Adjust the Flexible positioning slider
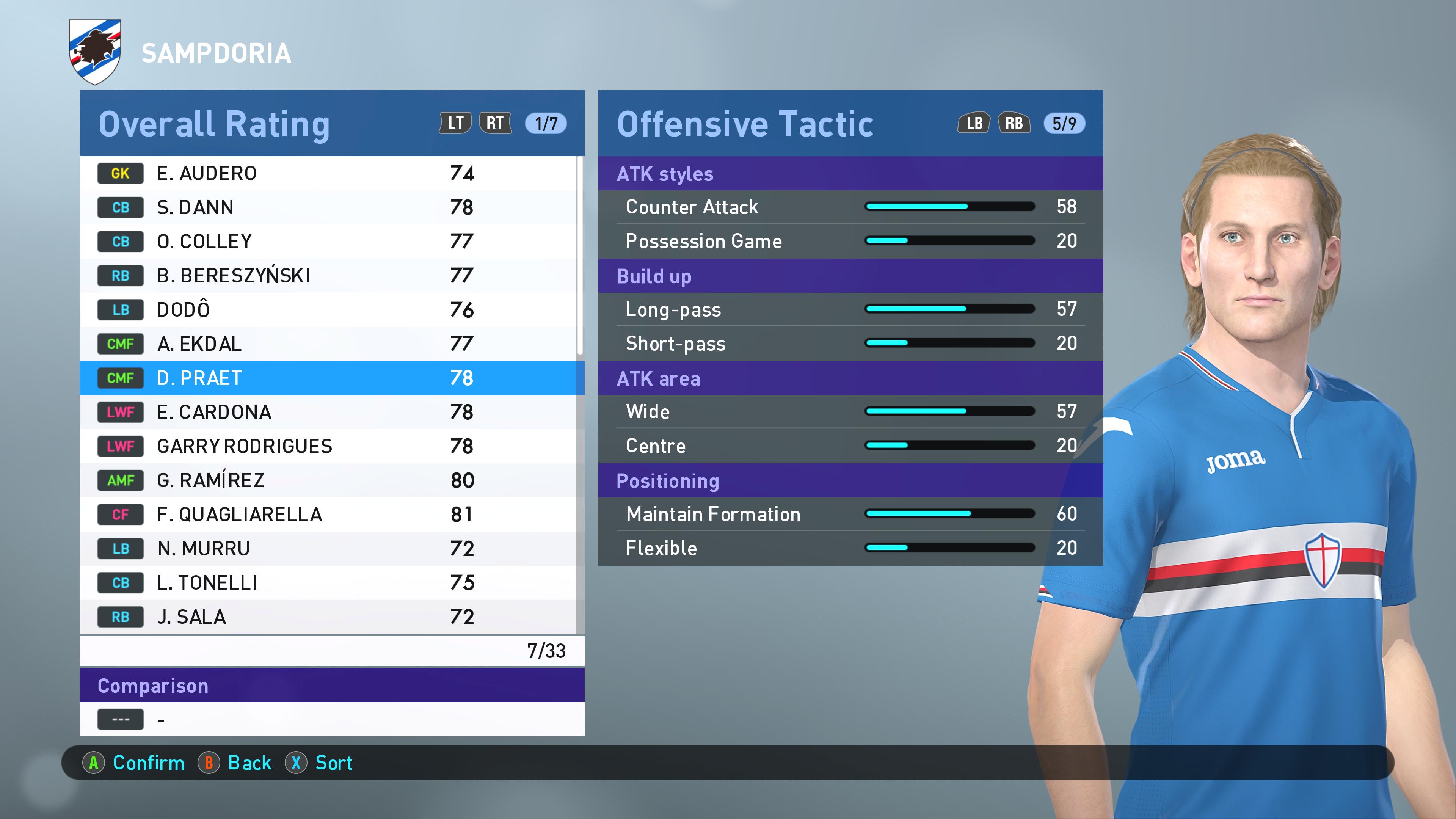 (949, 548)
